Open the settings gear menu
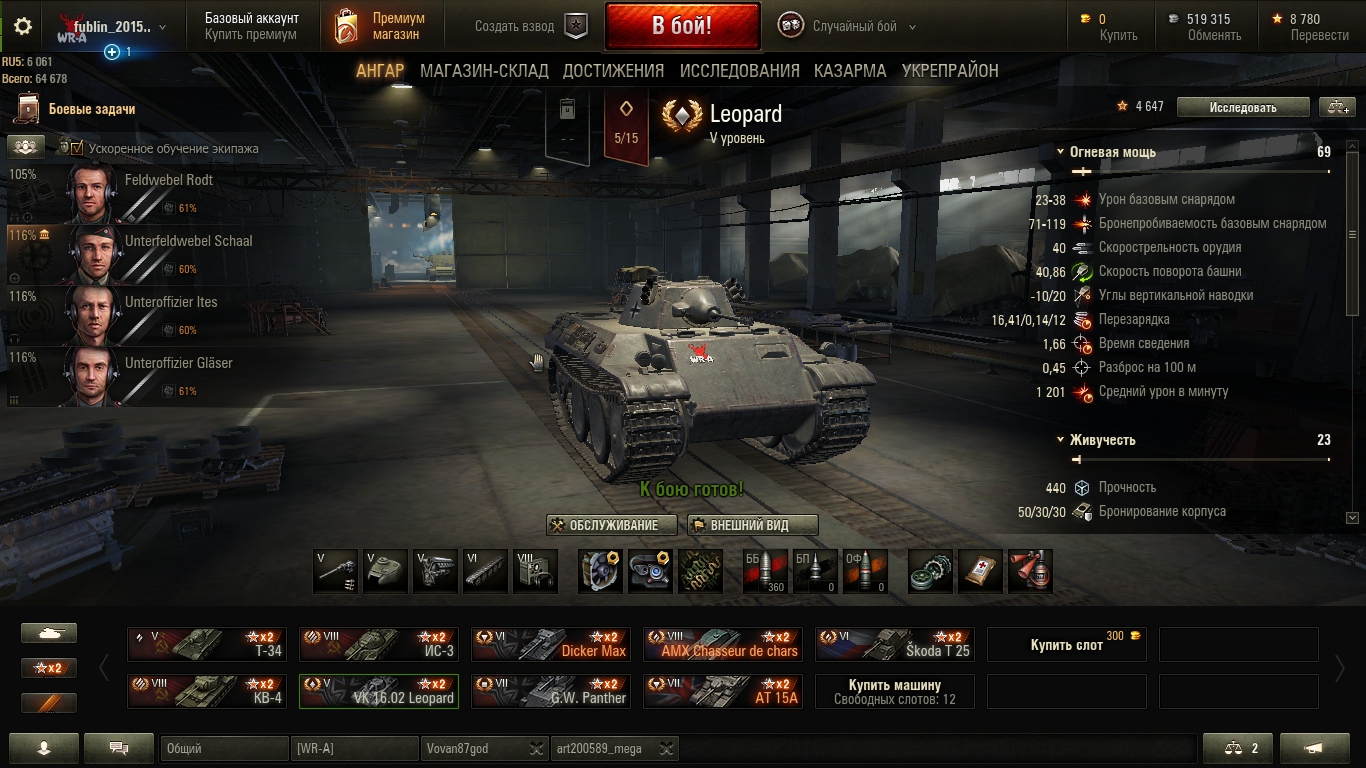 (x=22, y=26)
